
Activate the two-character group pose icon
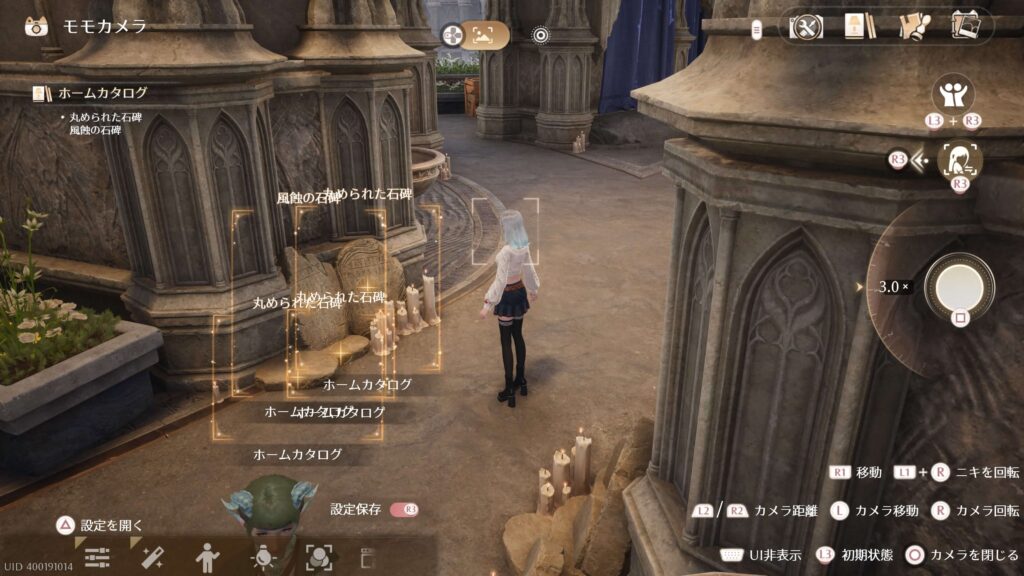pos(952,95)
